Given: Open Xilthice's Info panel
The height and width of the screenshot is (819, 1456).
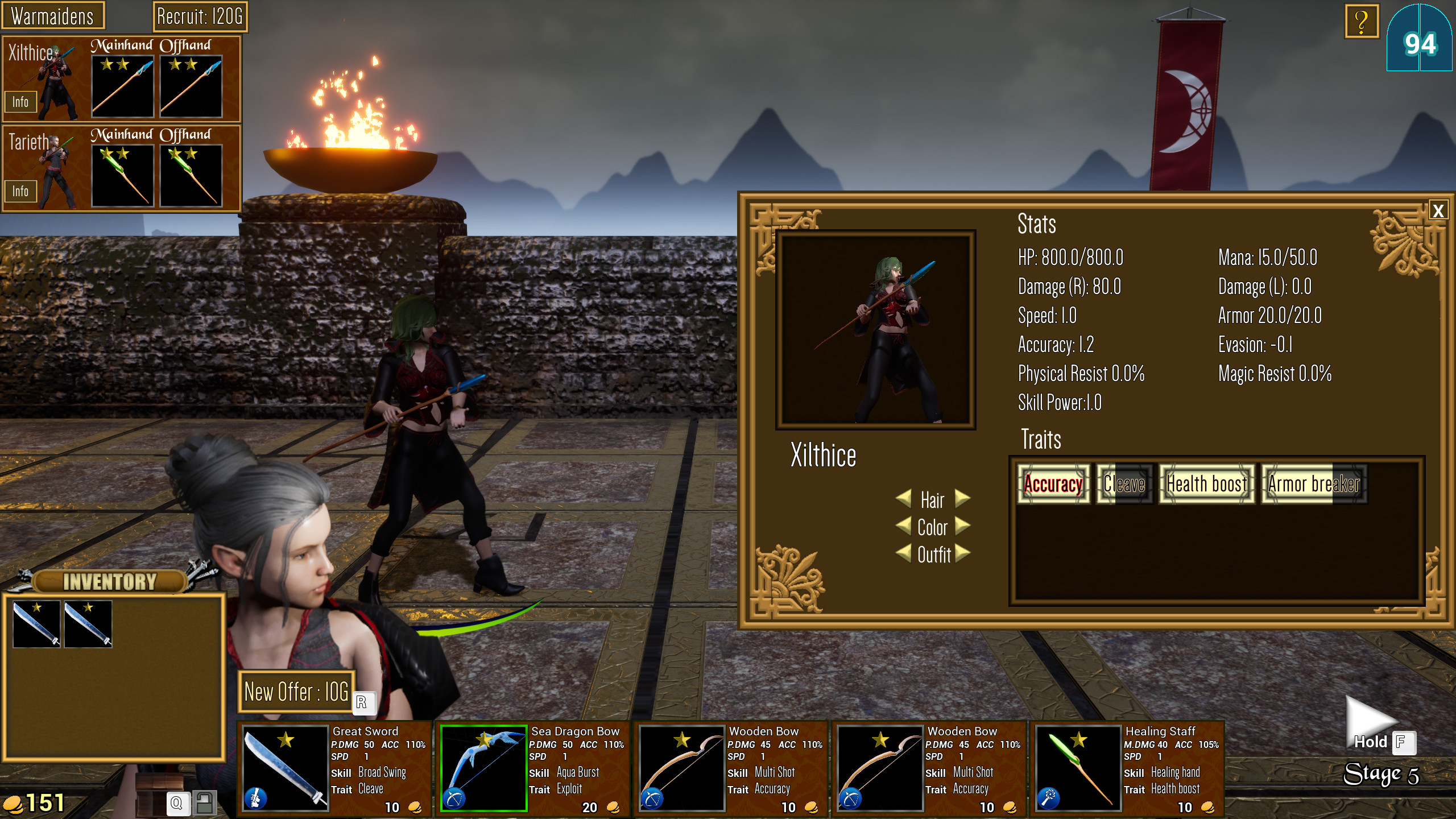Looking at the screenshot, I should pyautogui.click(x=20, y=102).
